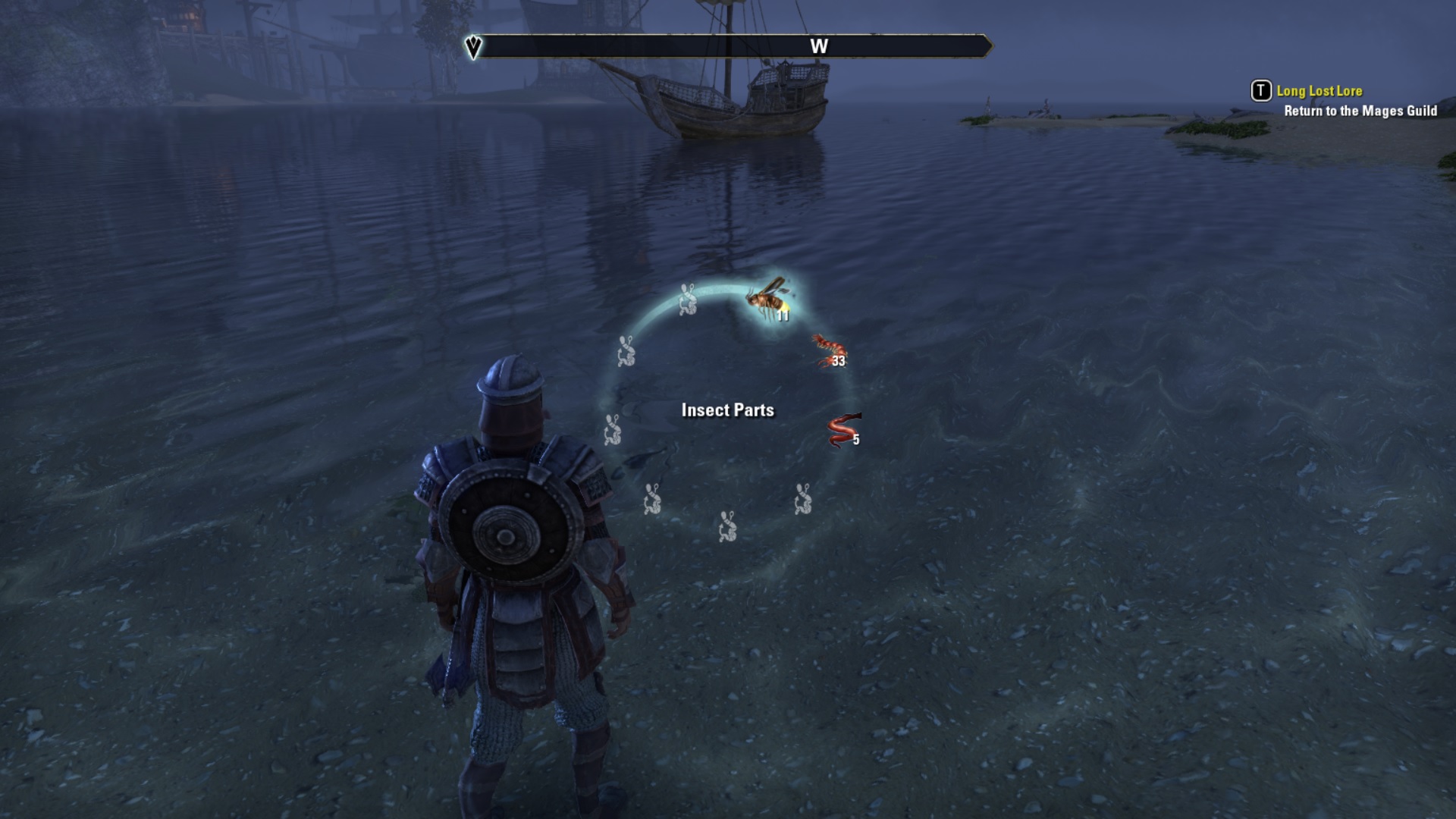Open the Long Lost Lore quest tracker

click(1319, 91)
